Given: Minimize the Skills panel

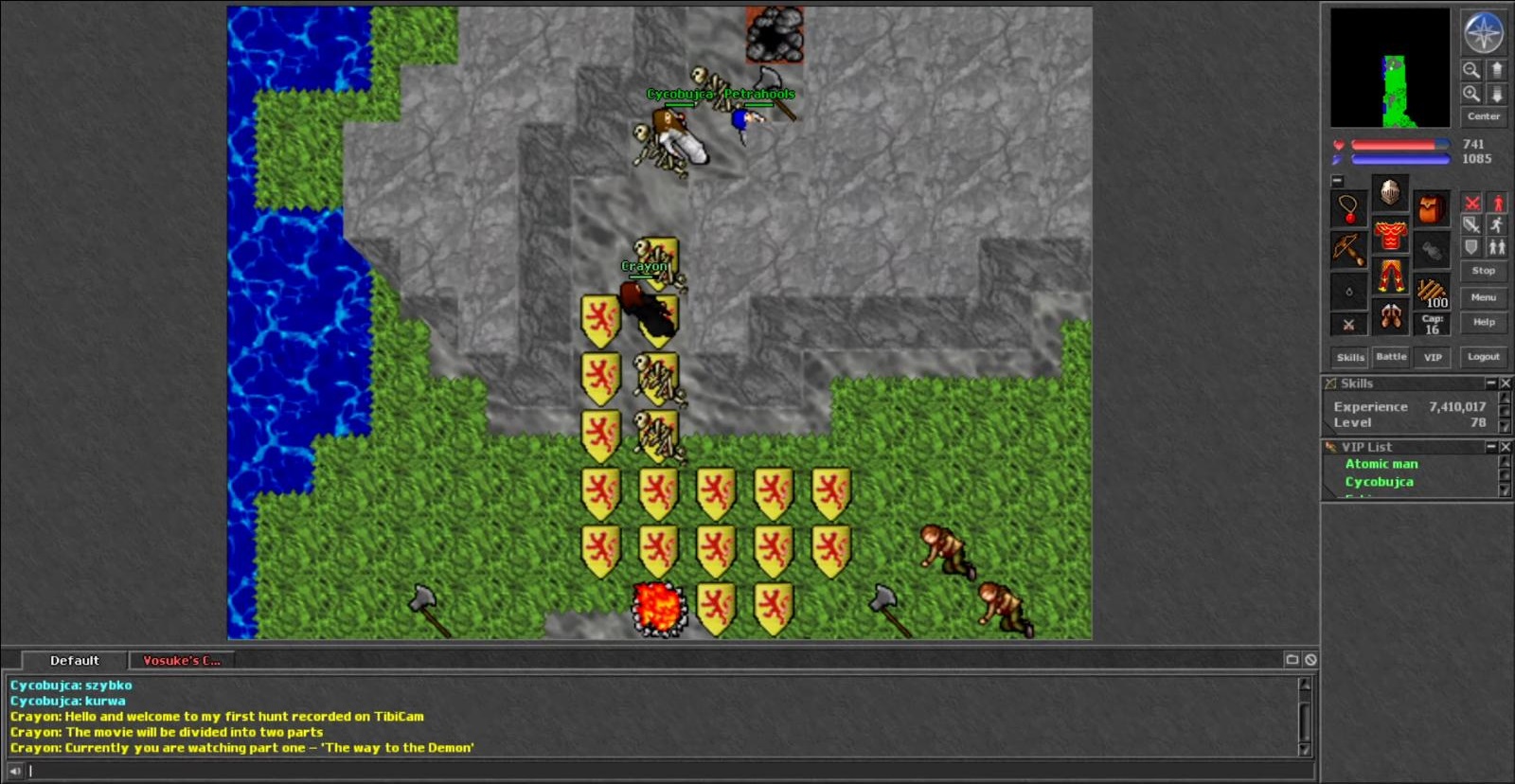Looking at the screenshot, I should click(x=1490, y=383).
